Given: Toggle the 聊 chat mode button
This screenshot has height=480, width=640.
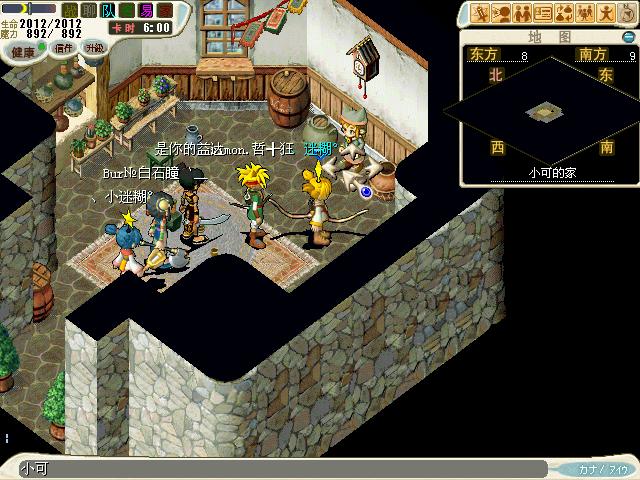Looking at the screenshot, I should 89,9.
